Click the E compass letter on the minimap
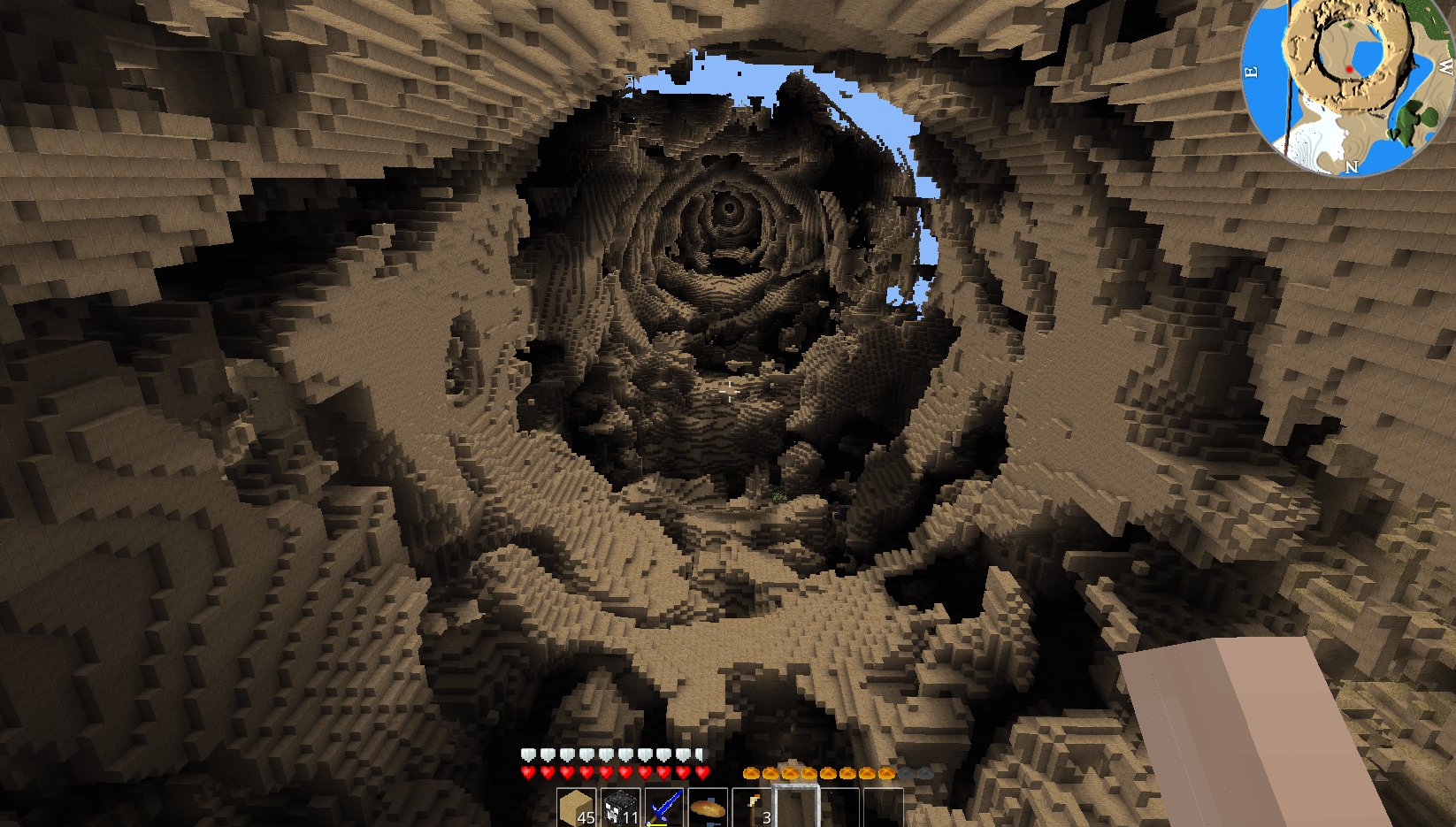Image resolution: width=1456 pixels, height=827 pixels. coord(1252,71)
